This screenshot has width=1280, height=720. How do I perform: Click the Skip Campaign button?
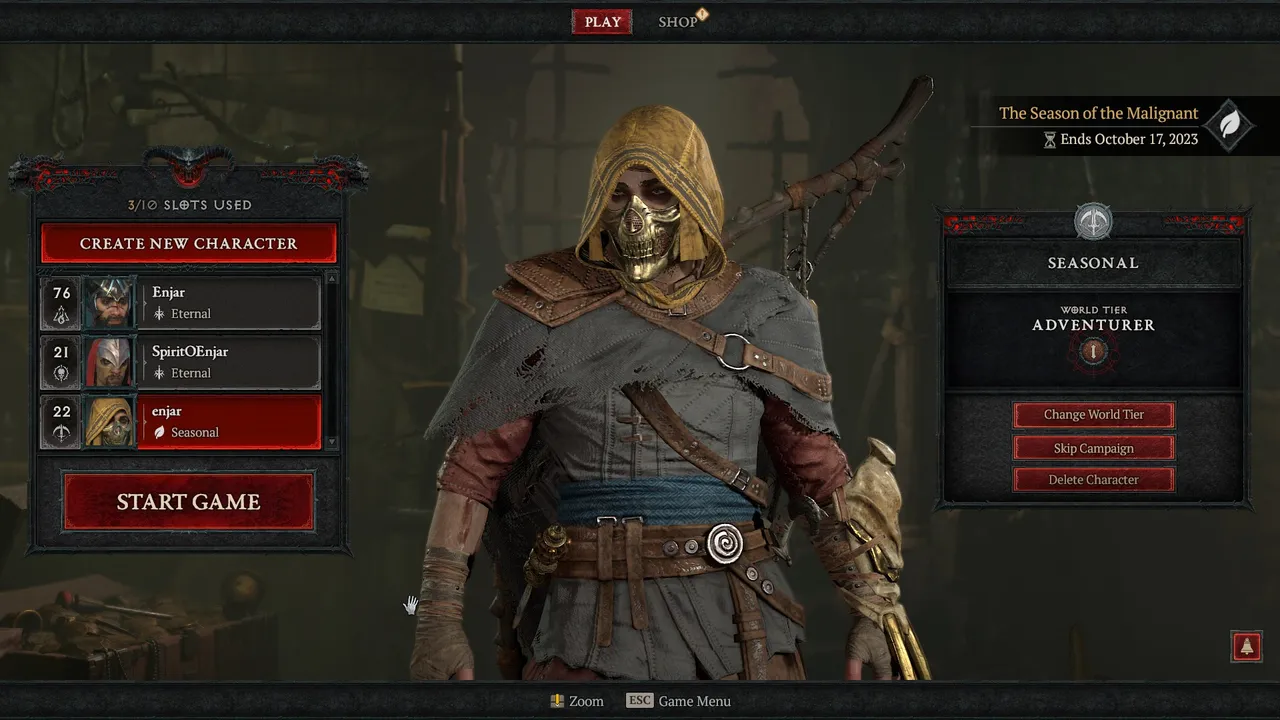1094,448
